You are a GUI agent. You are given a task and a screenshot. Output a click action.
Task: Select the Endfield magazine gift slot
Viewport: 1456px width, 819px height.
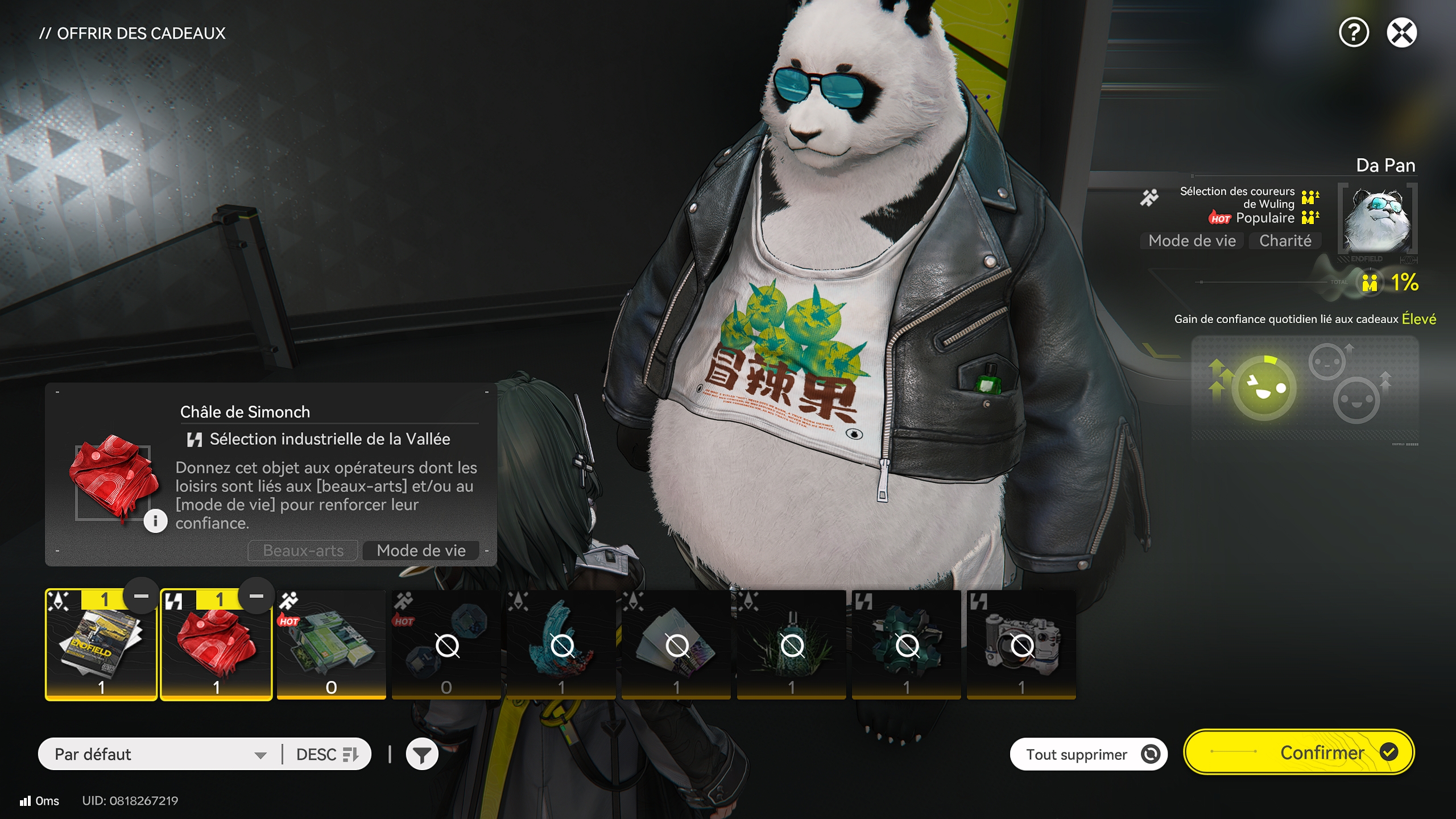(101, 646)
